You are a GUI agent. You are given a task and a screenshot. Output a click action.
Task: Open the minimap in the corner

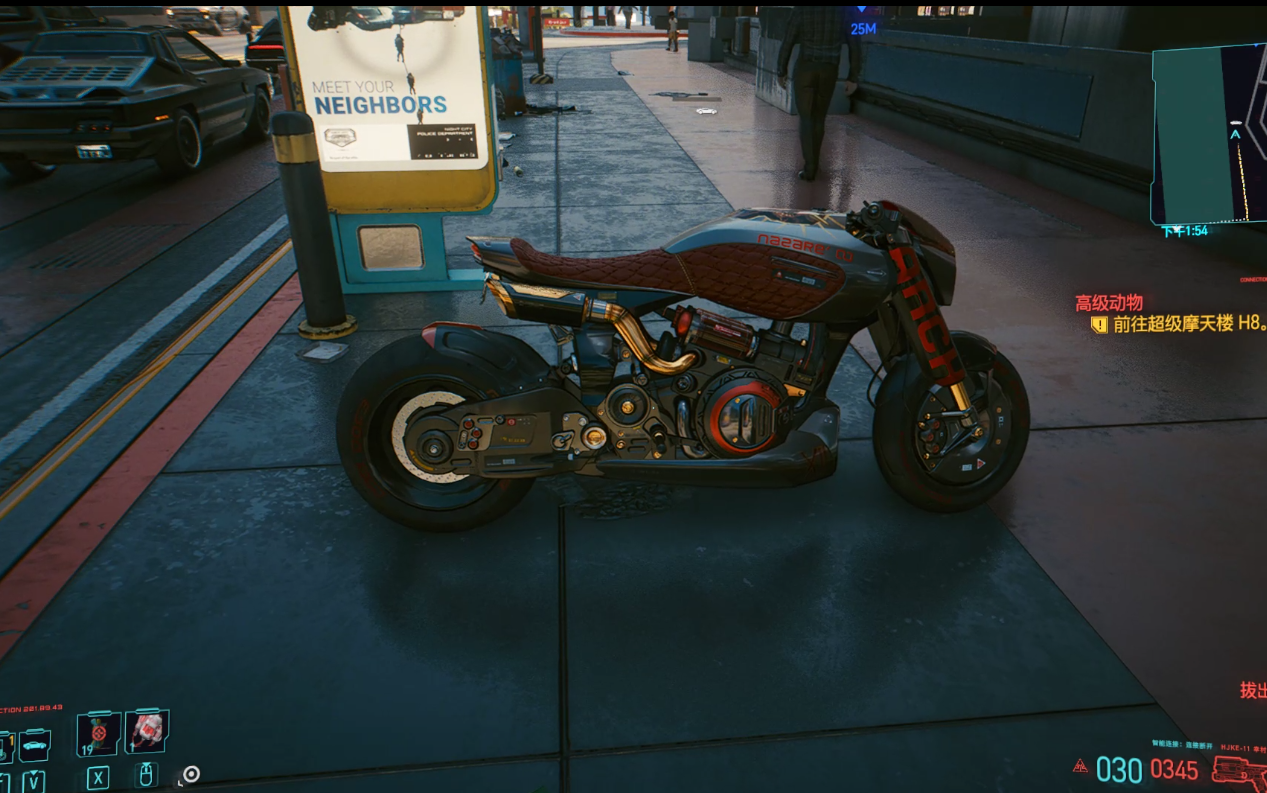click(1210, 135)
